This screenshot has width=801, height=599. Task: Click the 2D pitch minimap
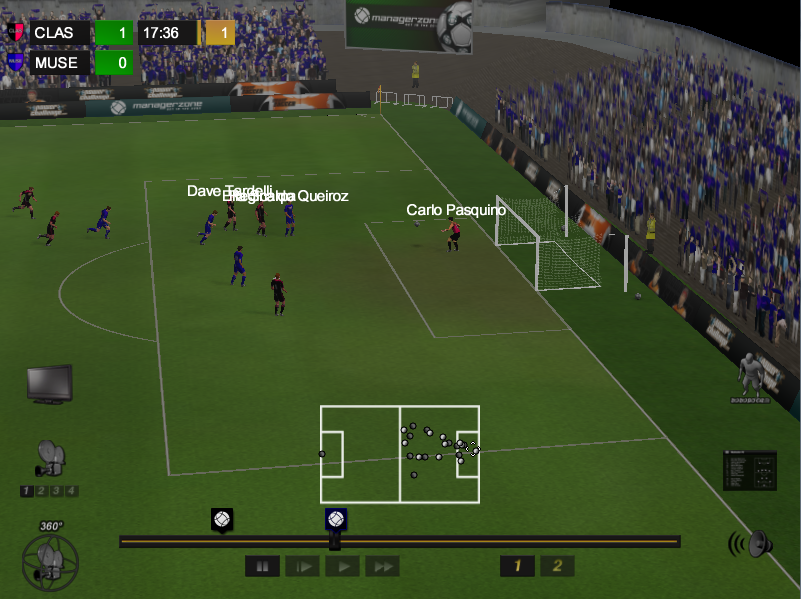coord(400,454)
